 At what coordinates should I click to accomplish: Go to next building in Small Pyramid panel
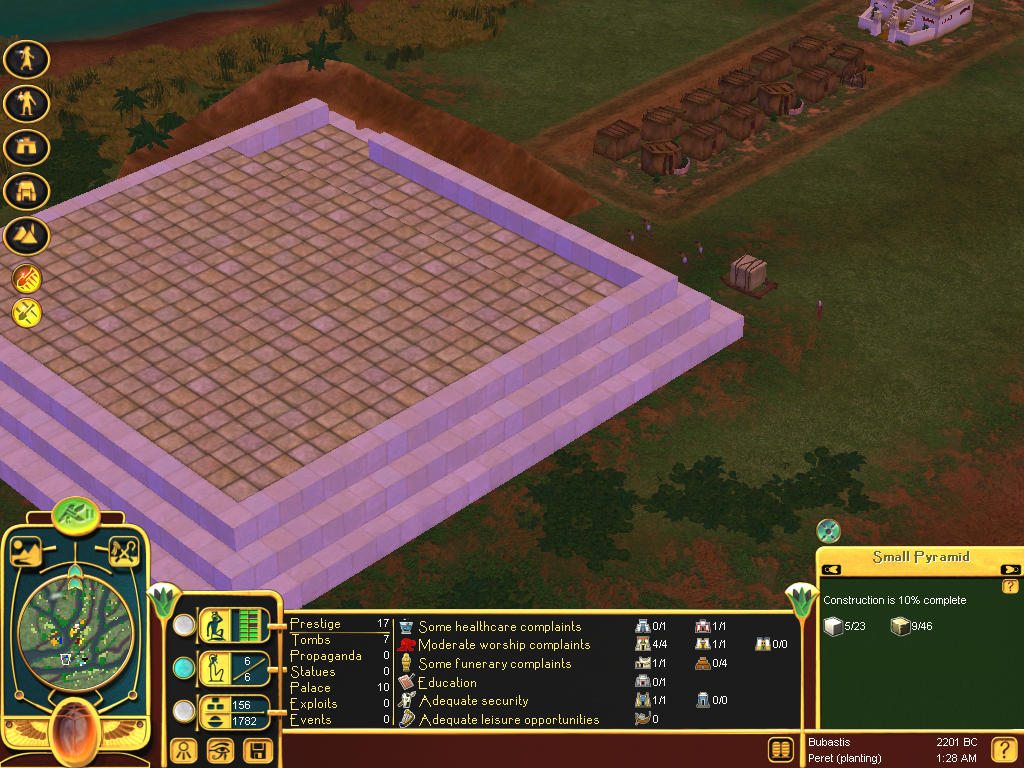(x=1010, y=570)
